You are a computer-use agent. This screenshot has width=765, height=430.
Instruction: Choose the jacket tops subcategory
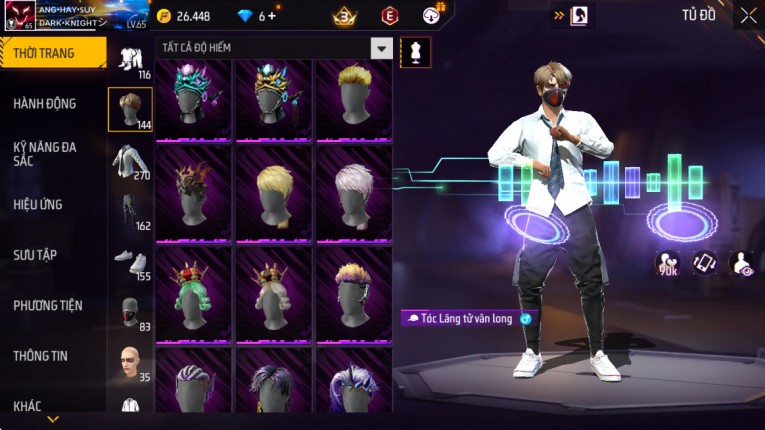click(x=130, y=161)
